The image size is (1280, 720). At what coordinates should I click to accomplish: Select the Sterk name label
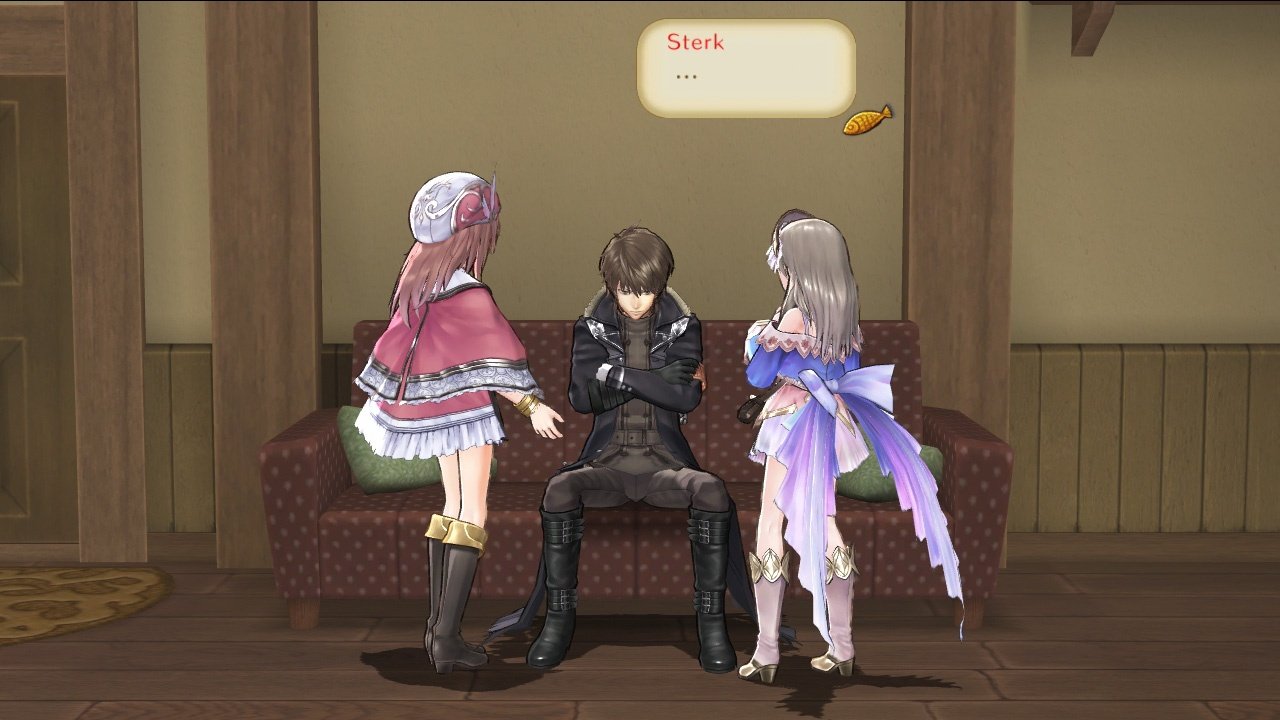(694, 43)
